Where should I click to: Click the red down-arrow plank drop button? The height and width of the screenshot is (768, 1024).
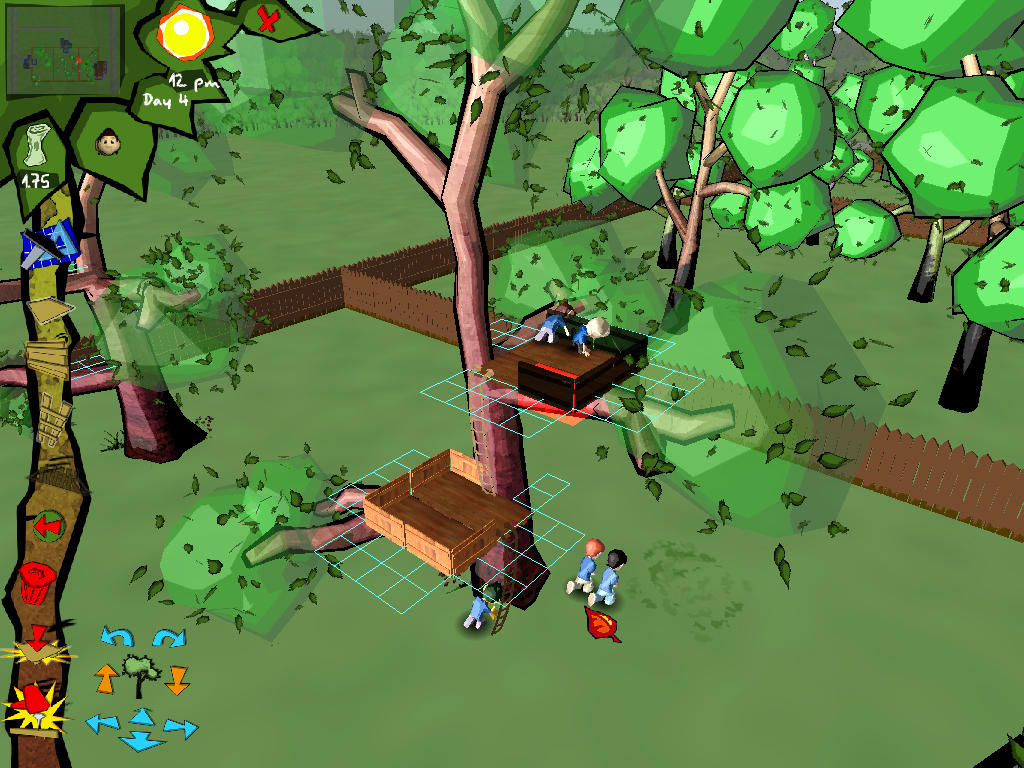click(x=38, y=646)
